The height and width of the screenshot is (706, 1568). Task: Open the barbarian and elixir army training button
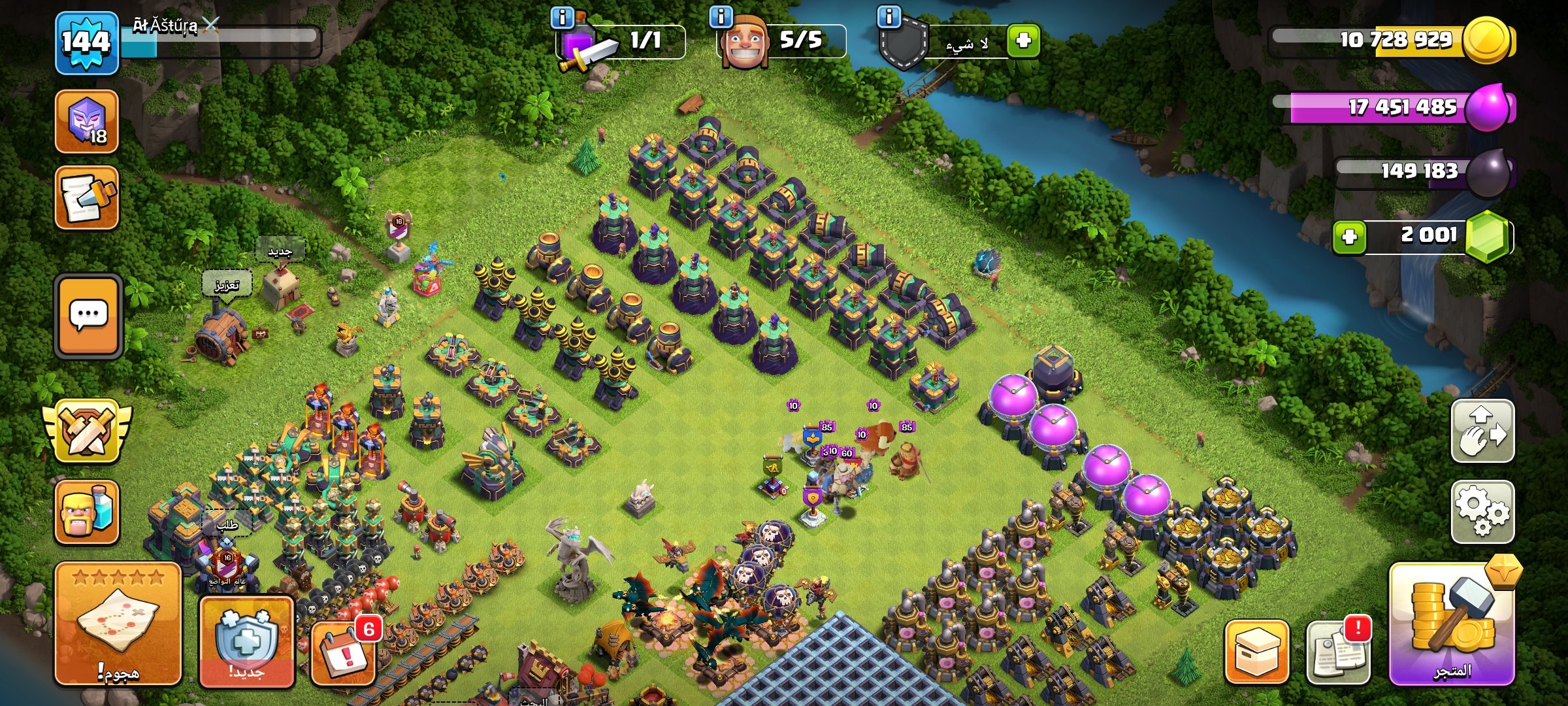click(x=87, y=512)
